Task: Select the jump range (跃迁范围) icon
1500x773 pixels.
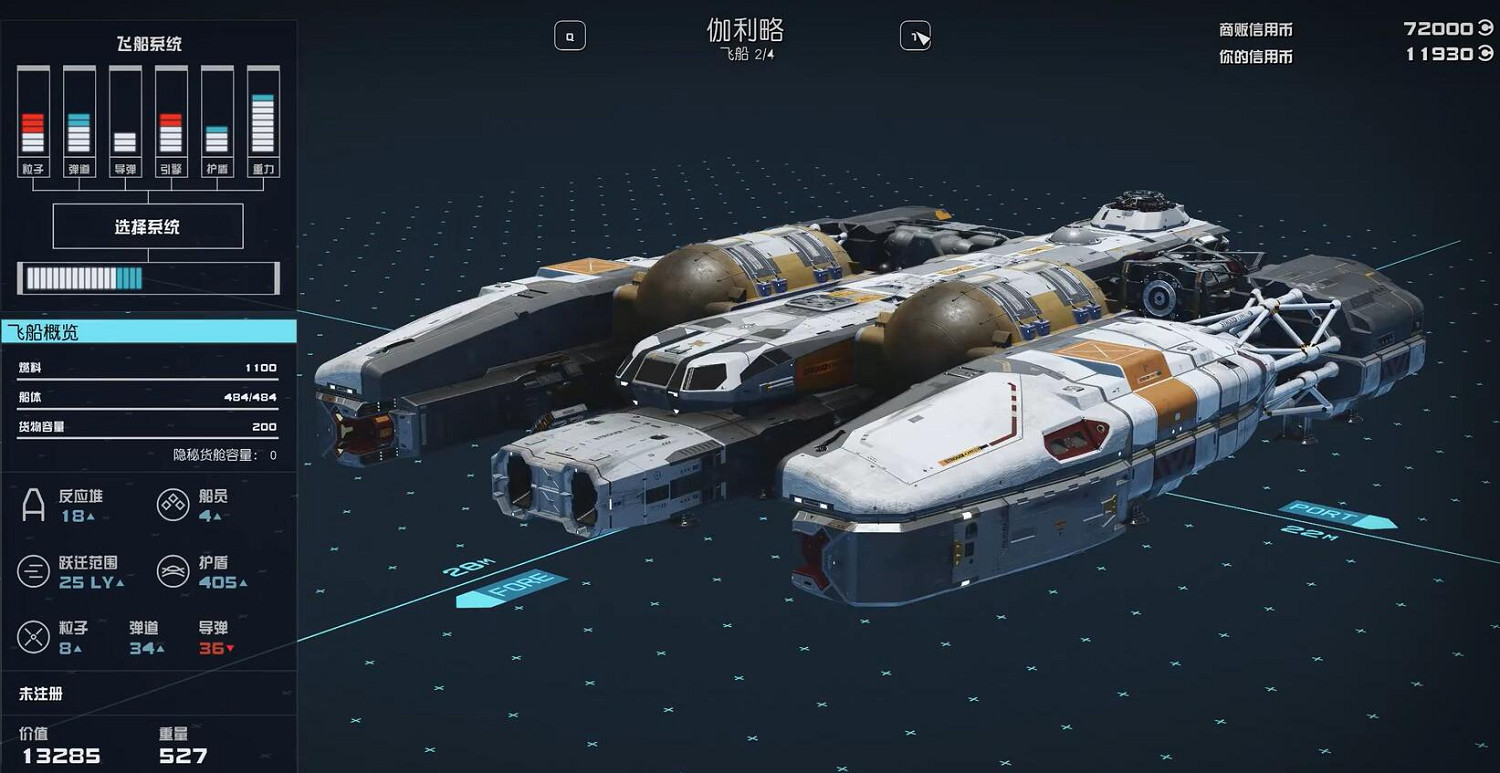Action: point(35,573)
